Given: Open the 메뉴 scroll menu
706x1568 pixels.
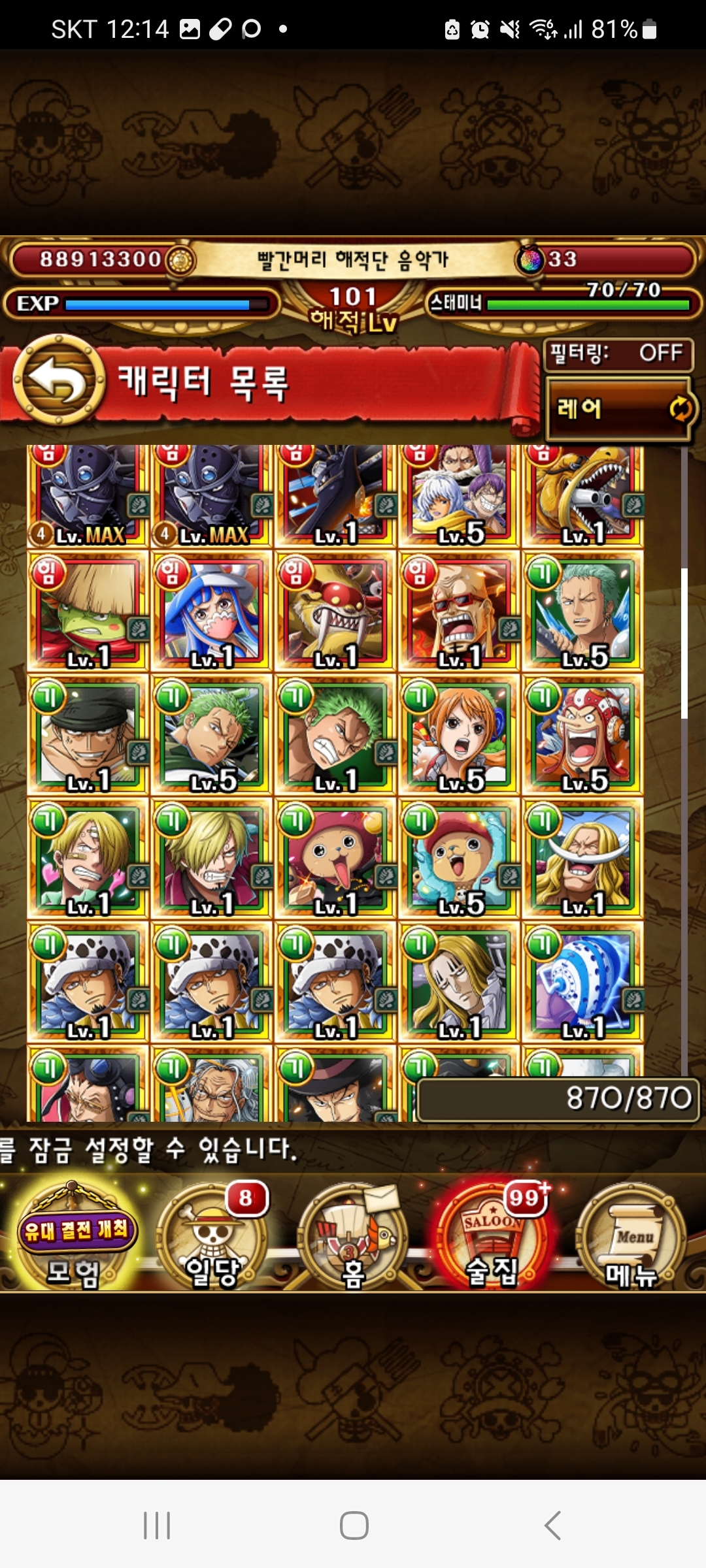Looking at the screenshot, I should pos(631,1238).
